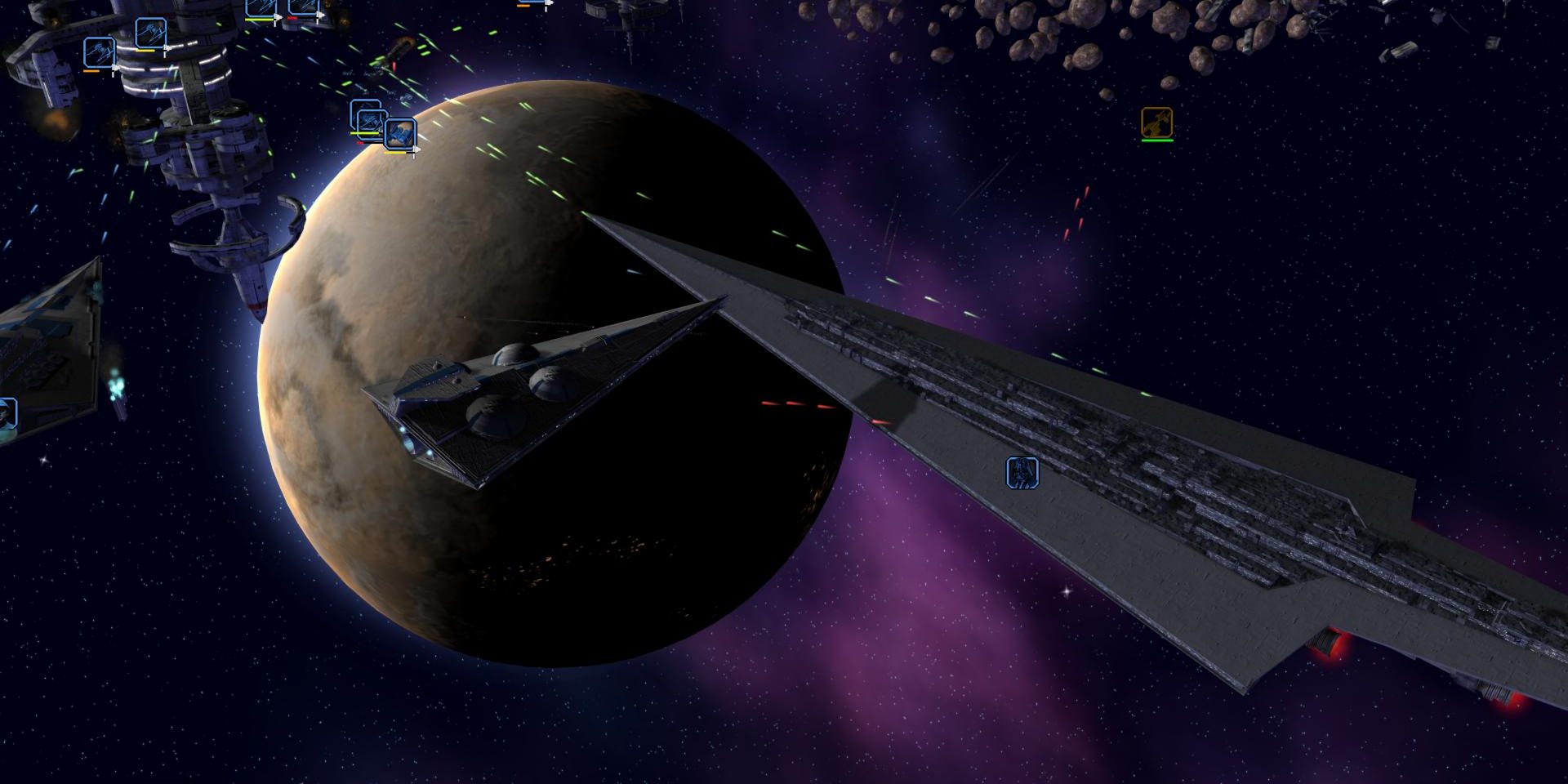Select the blue unit icon at the far left edge
The image size is (1568, 784).
(6, 412)
